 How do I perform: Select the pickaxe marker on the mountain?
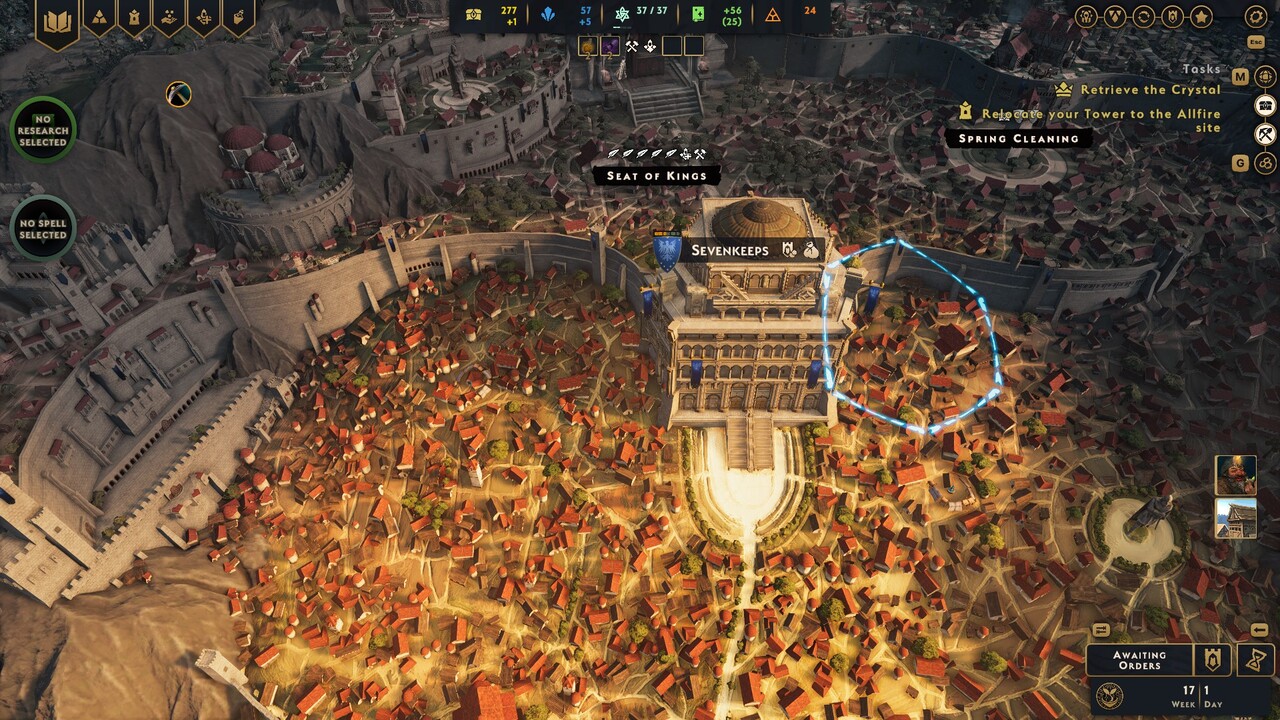click(179, 94)
